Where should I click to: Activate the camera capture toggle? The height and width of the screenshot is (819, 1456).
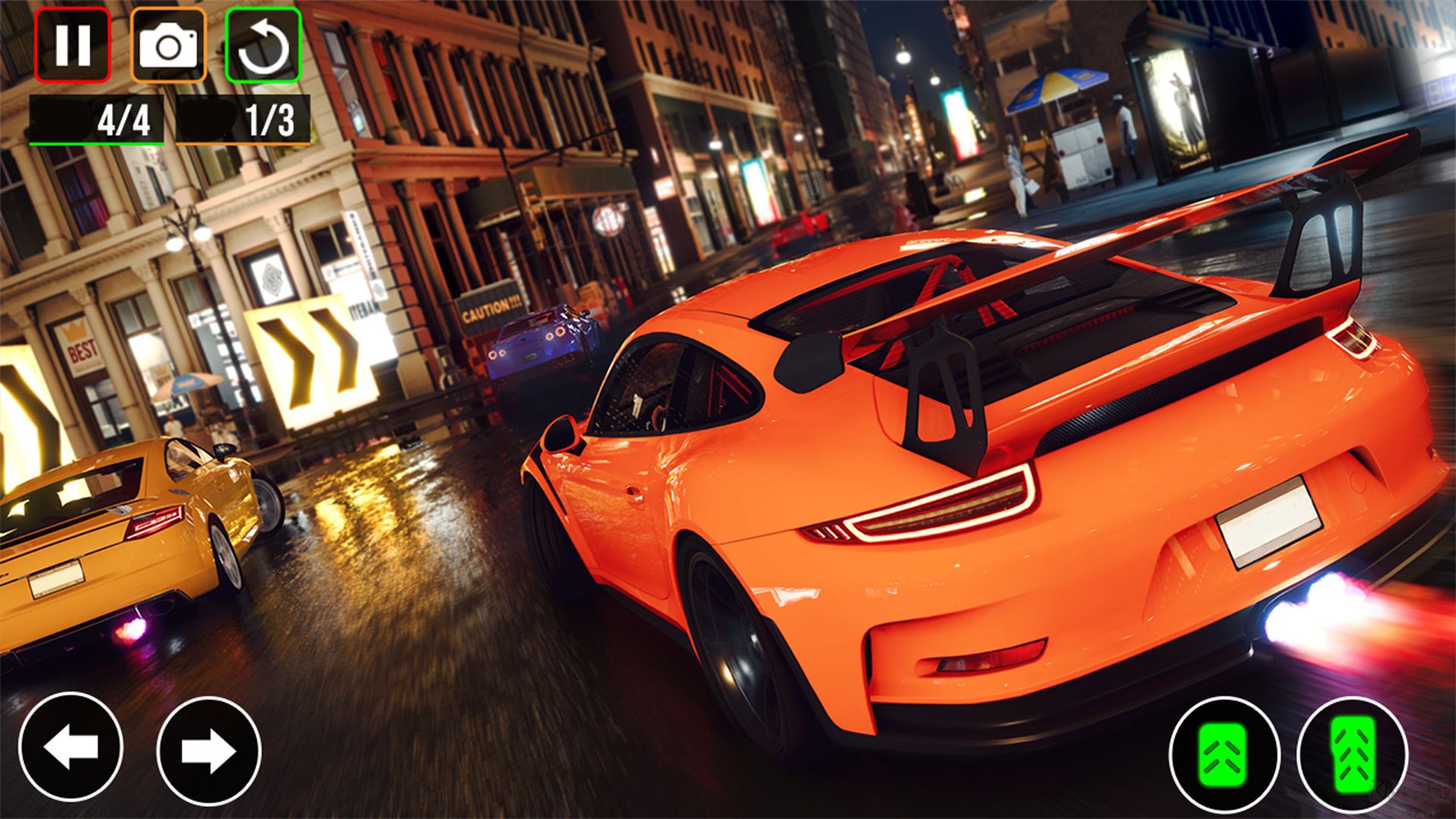168,47
